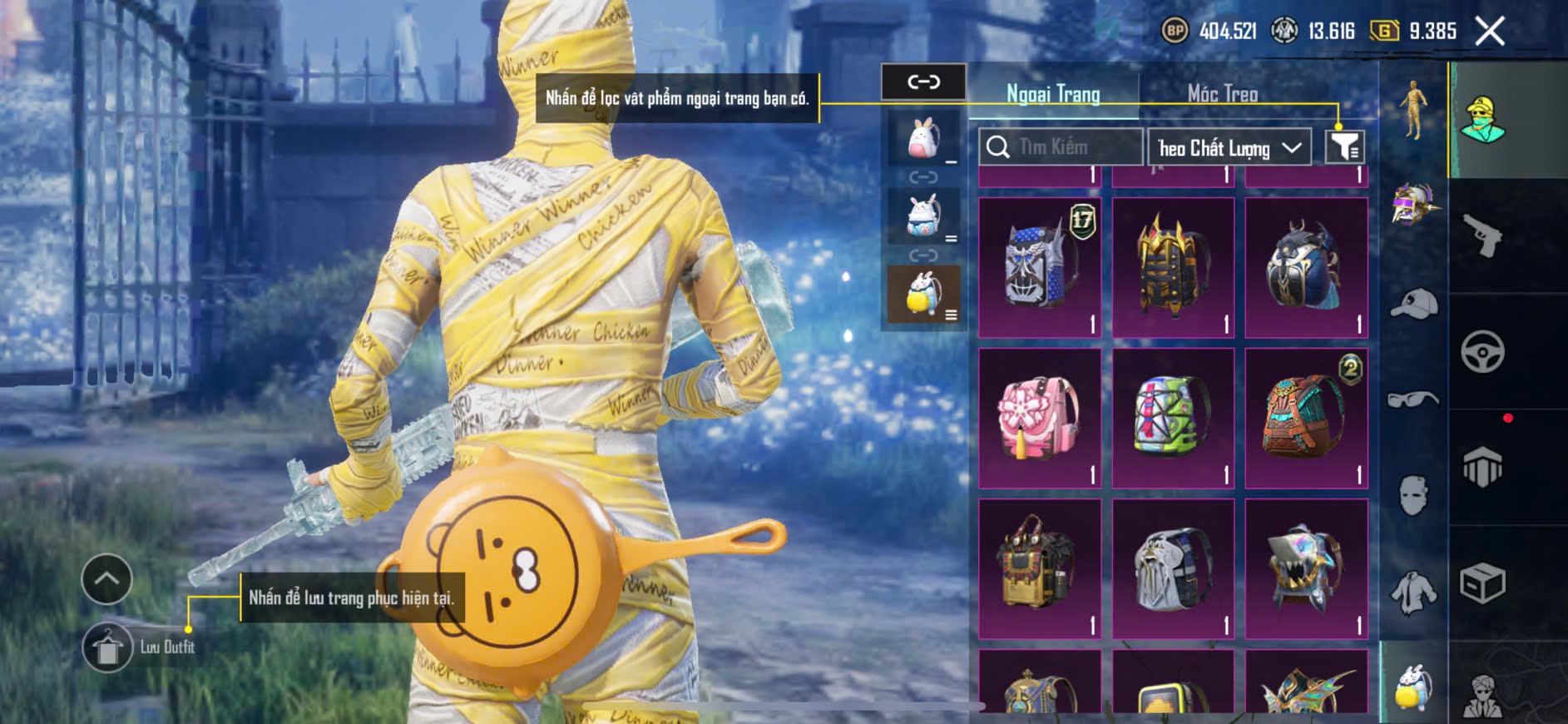The width and height of the screenshot is (1568, 724).
Task: Toggle the link icon above backpack levels
Action: 923,82
